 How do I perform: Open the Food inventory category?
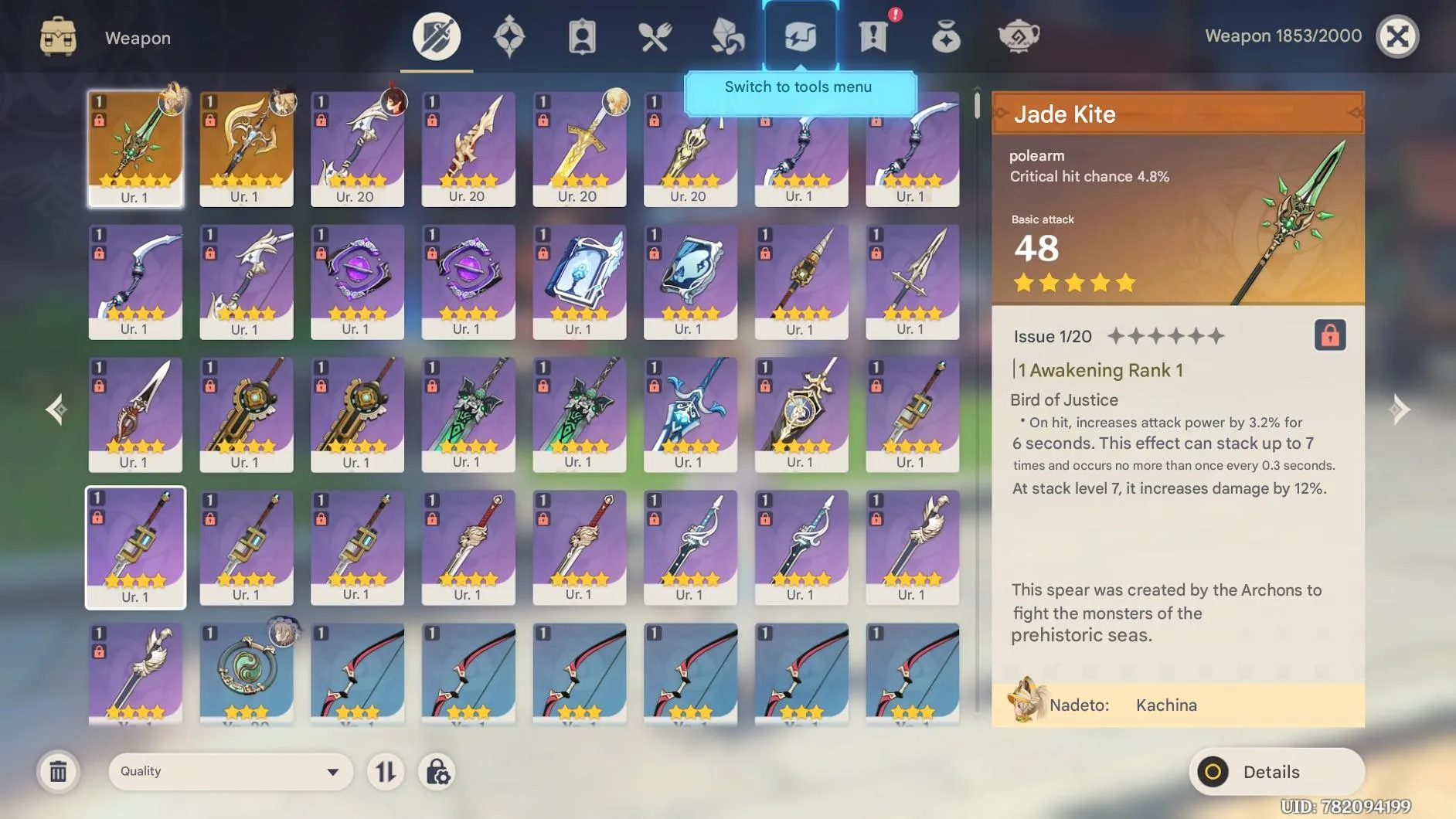click(x=655, y=35)
